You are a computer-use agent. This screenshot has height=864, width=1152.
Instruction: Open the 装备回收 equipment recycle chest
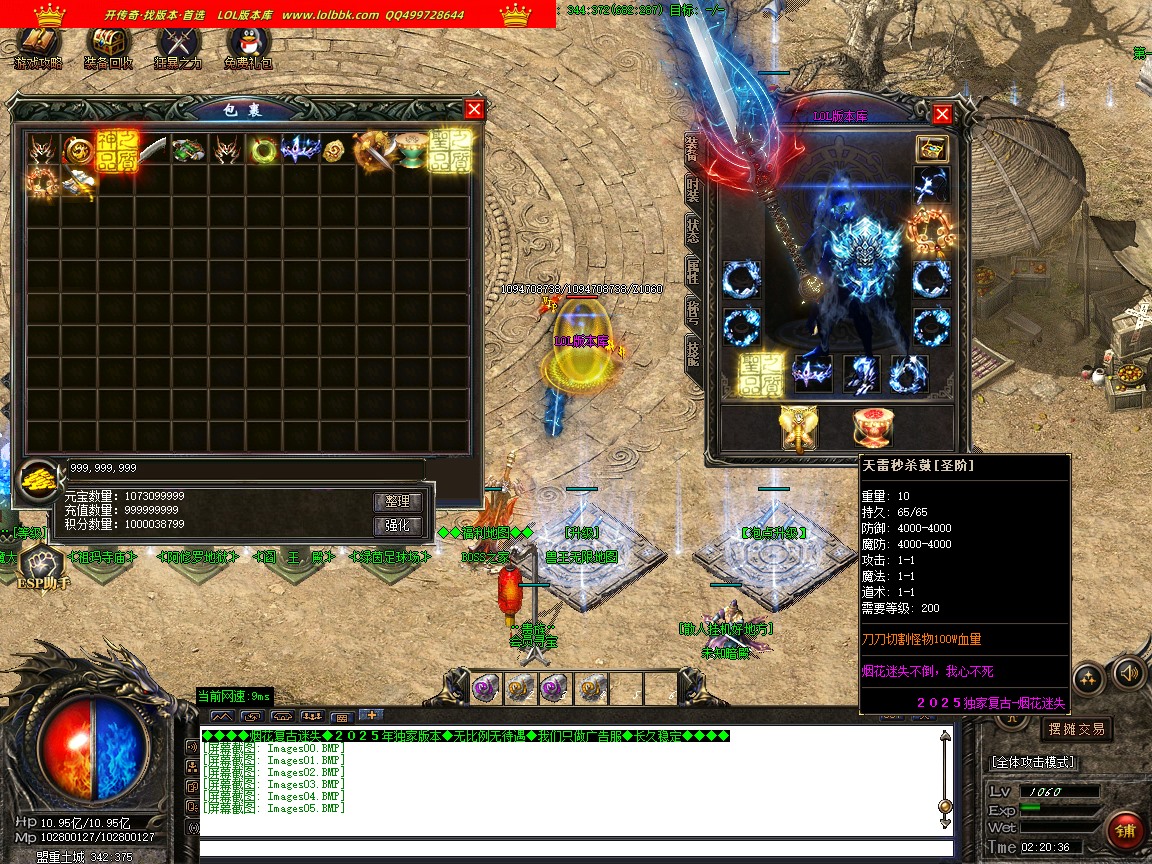click(108, 45)
